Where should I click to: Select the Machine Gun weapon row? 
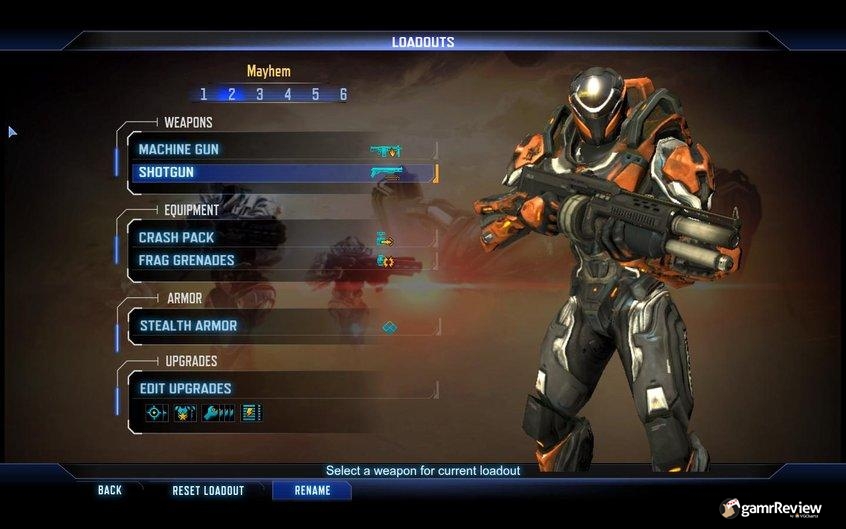[280, 150]
